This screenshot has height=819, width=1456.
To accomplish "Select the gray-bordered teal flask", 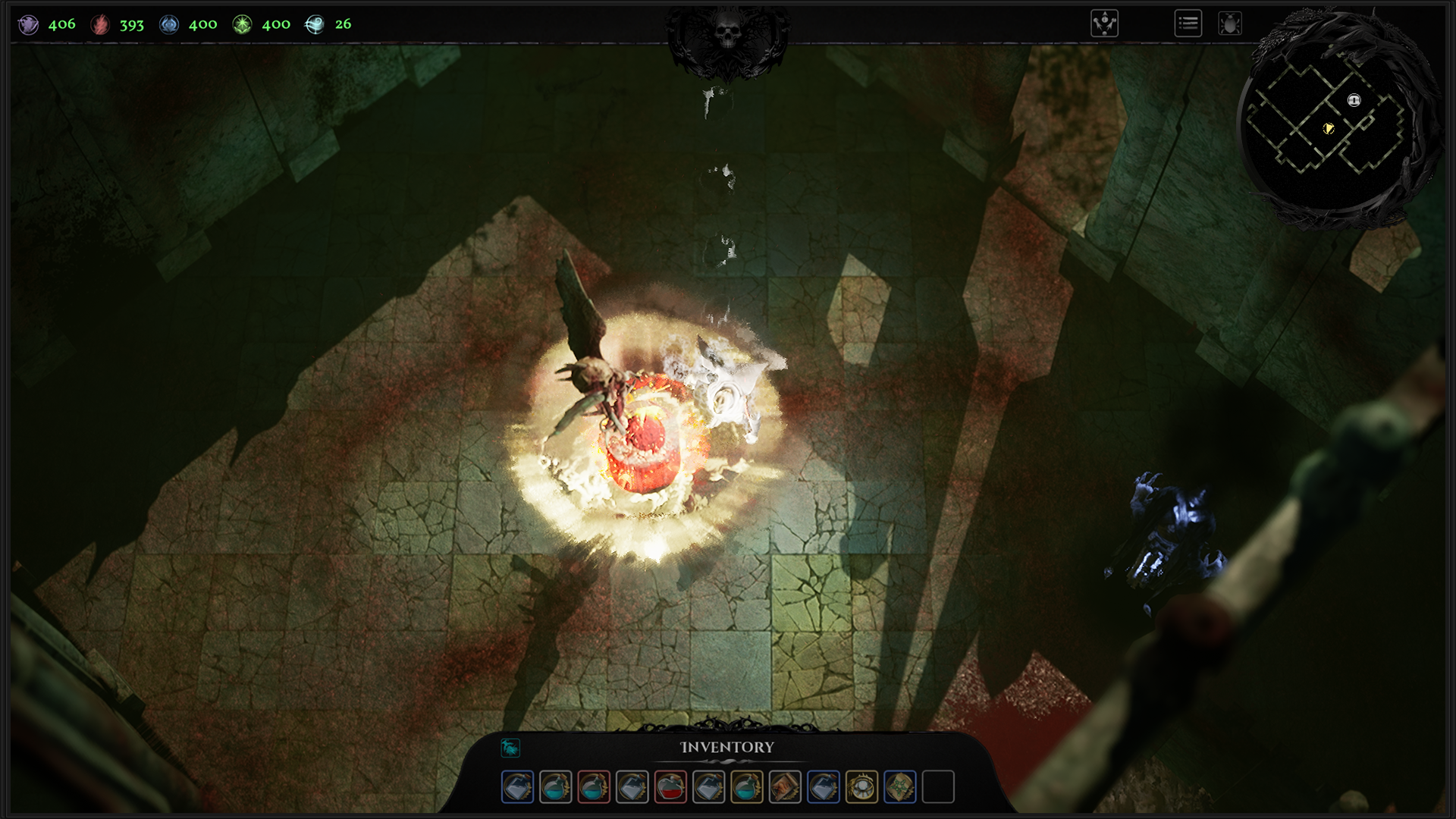I will pyautogui.click(x=556, y=787).
